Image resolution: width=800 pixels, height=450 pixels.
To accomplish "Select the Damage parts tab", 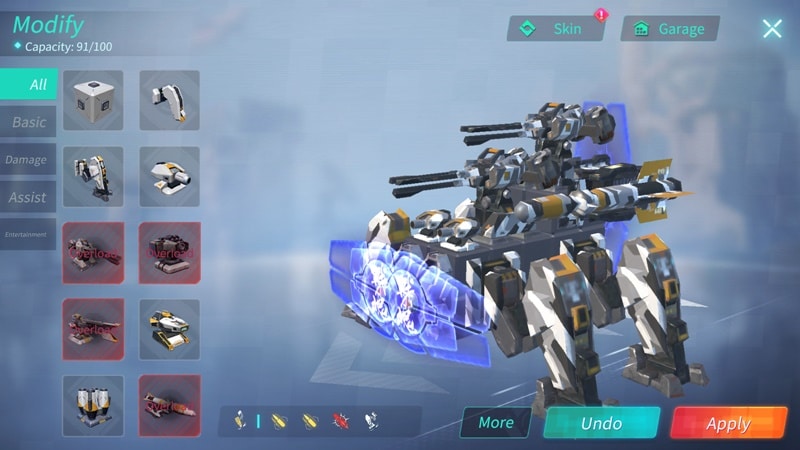I will (27, 160).
